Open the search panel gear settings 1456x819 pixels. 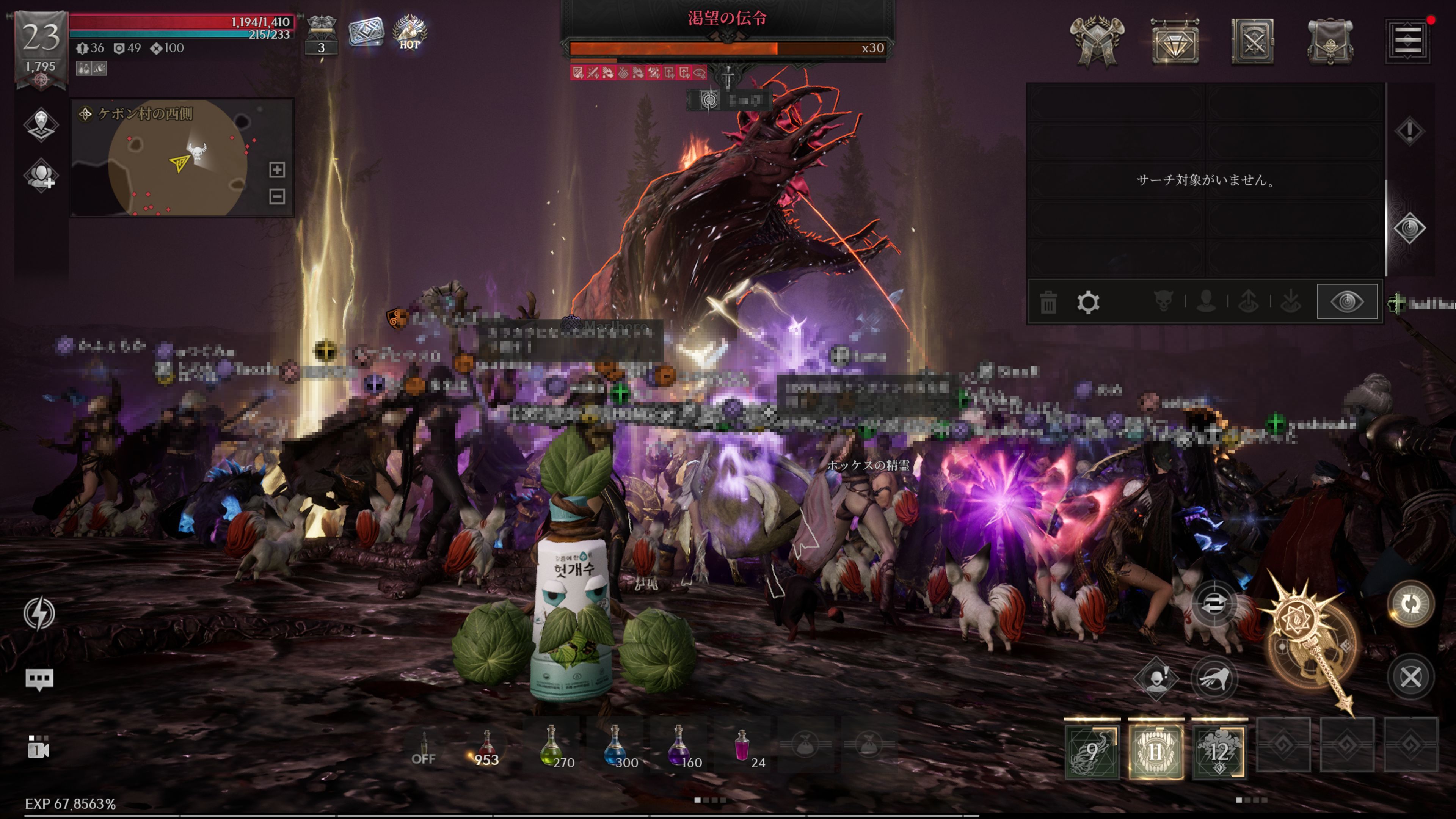coord(1088,303)
